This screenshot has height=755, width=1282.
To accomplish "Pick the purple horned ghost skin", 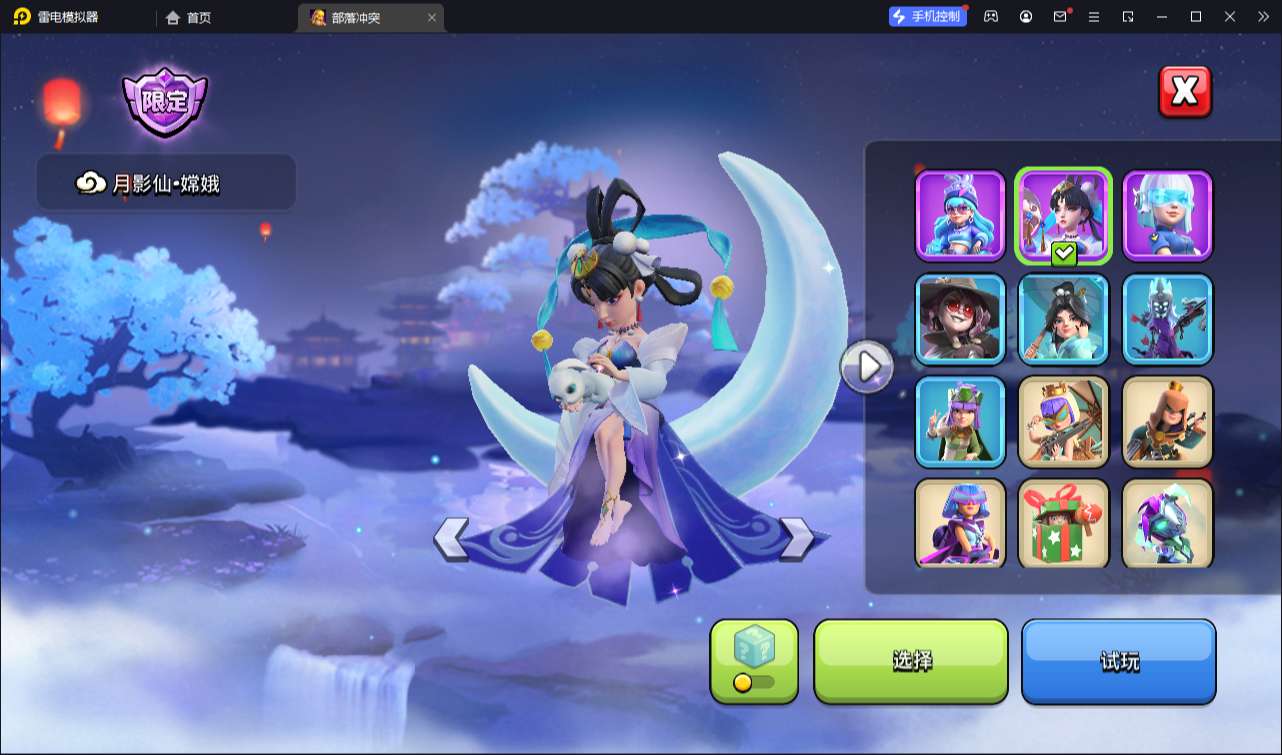I will 1167,319.
